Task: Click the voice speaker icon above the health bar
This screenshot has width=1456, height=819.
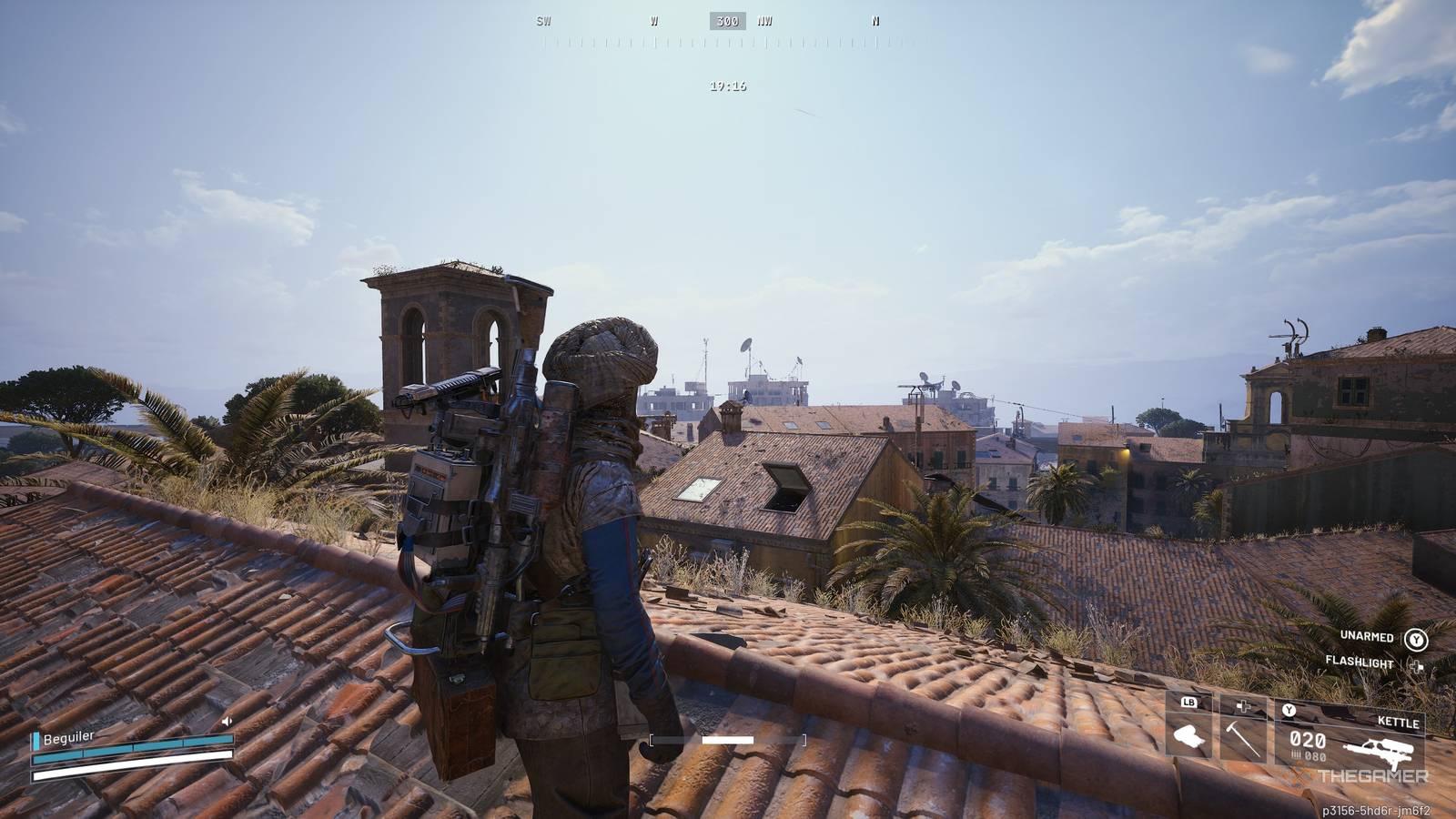Action: click(227, 722)
